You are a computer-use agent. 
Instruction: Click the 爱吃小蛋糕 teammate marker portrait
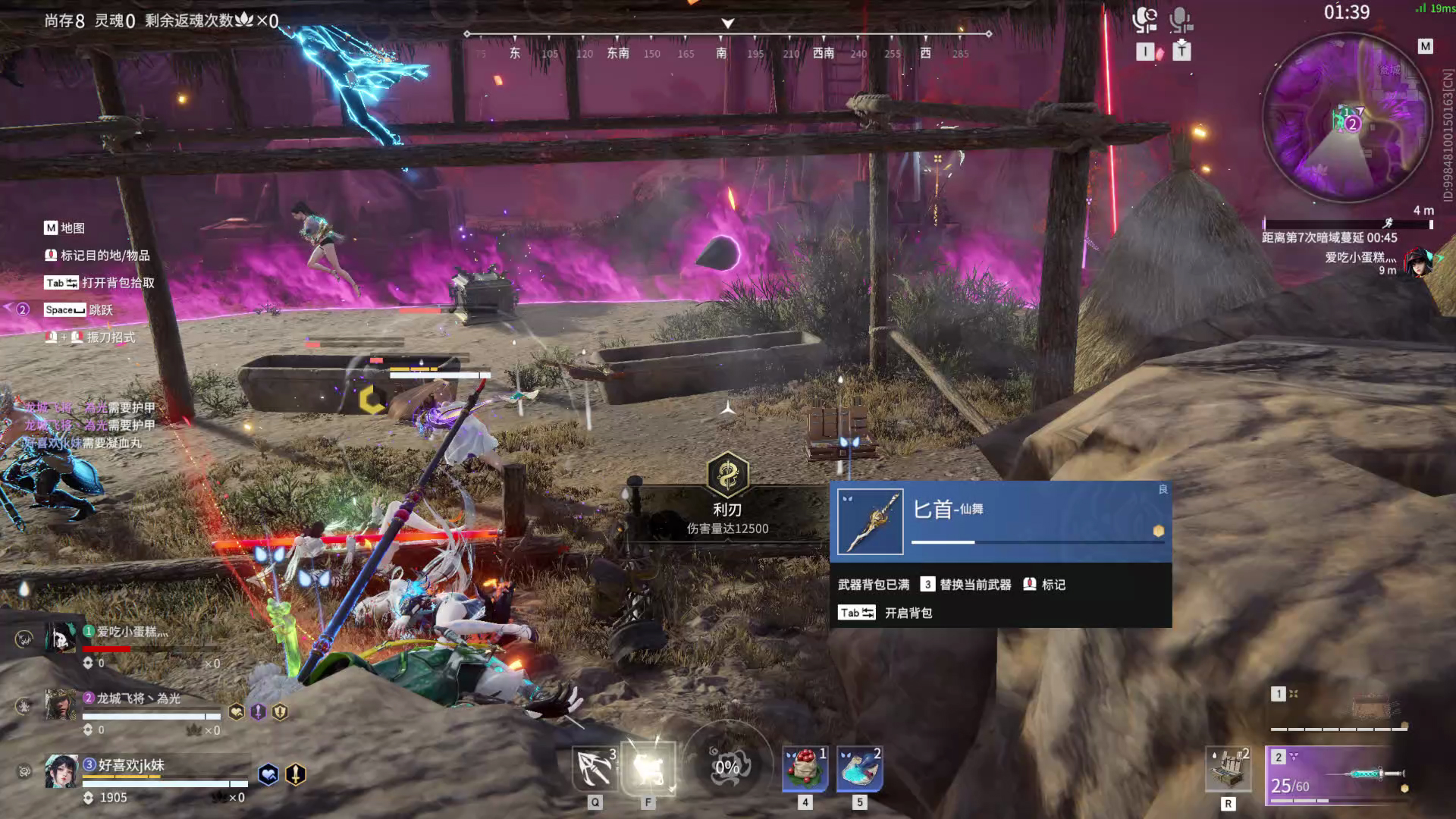coord(1417,262)
